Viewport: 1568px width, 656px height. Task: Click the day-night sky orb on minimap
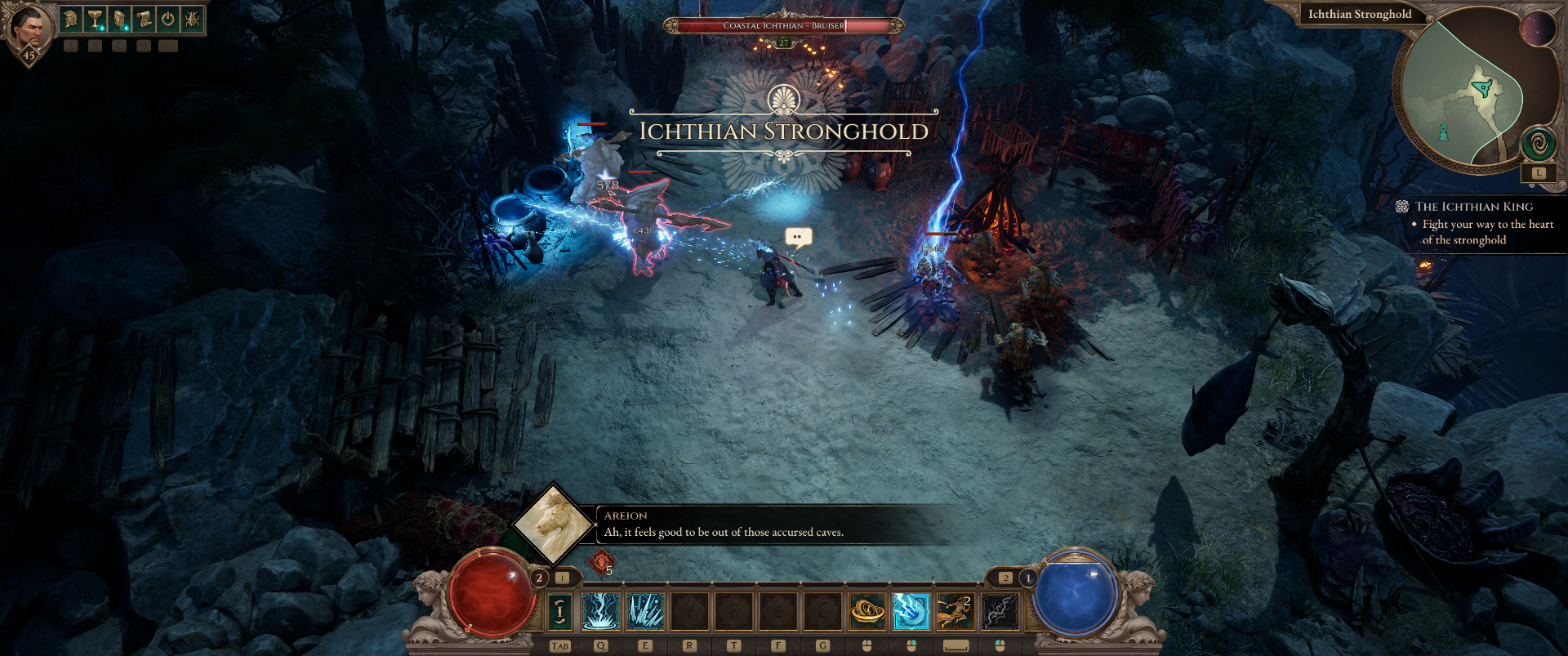[1538, 30]
